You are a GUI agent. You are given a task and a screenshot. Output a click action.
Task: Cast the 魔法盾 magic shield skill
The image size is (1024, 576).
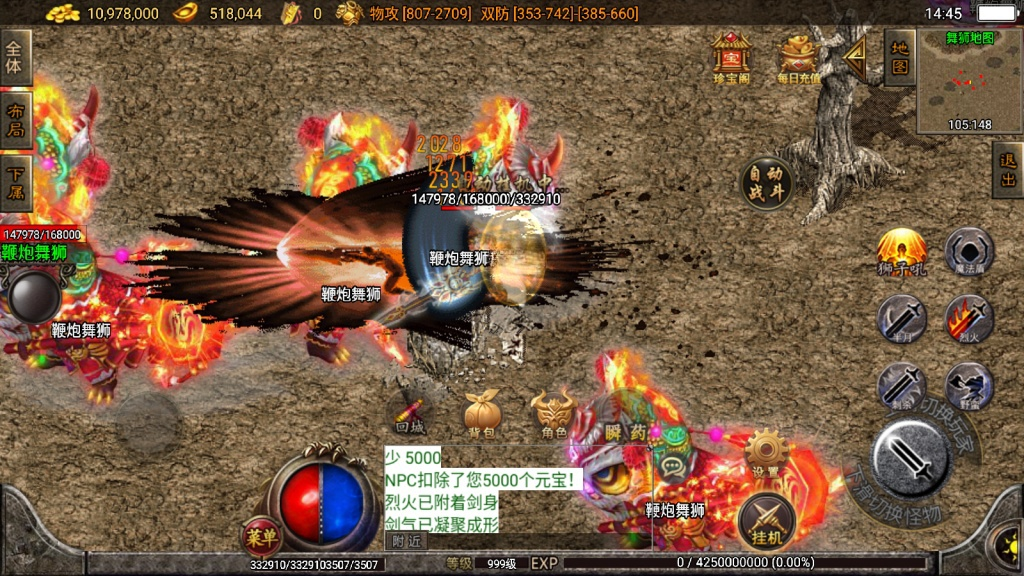click(969, 251)
